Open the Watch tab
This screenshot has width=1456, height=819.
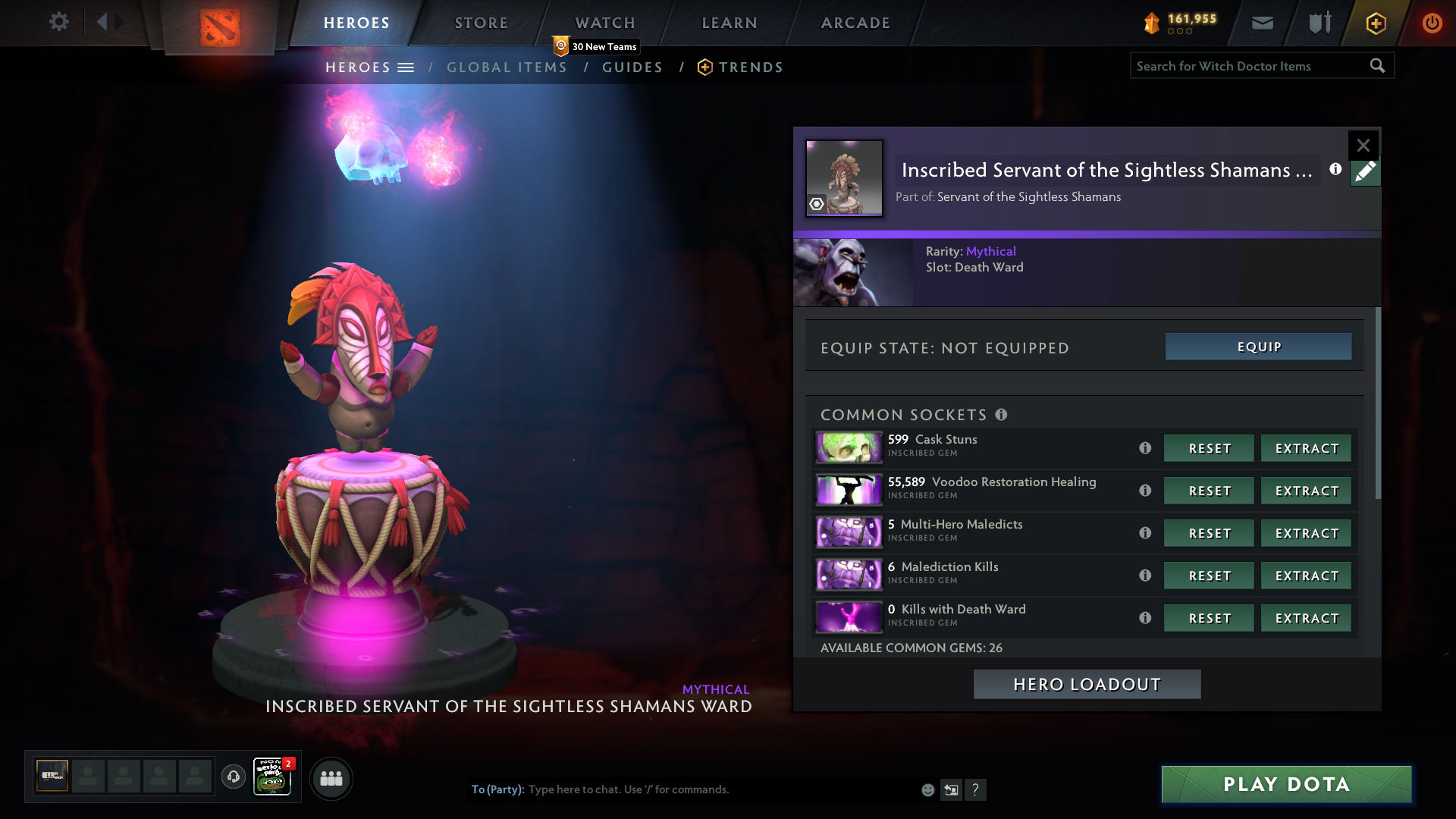(x=605, y=23)
